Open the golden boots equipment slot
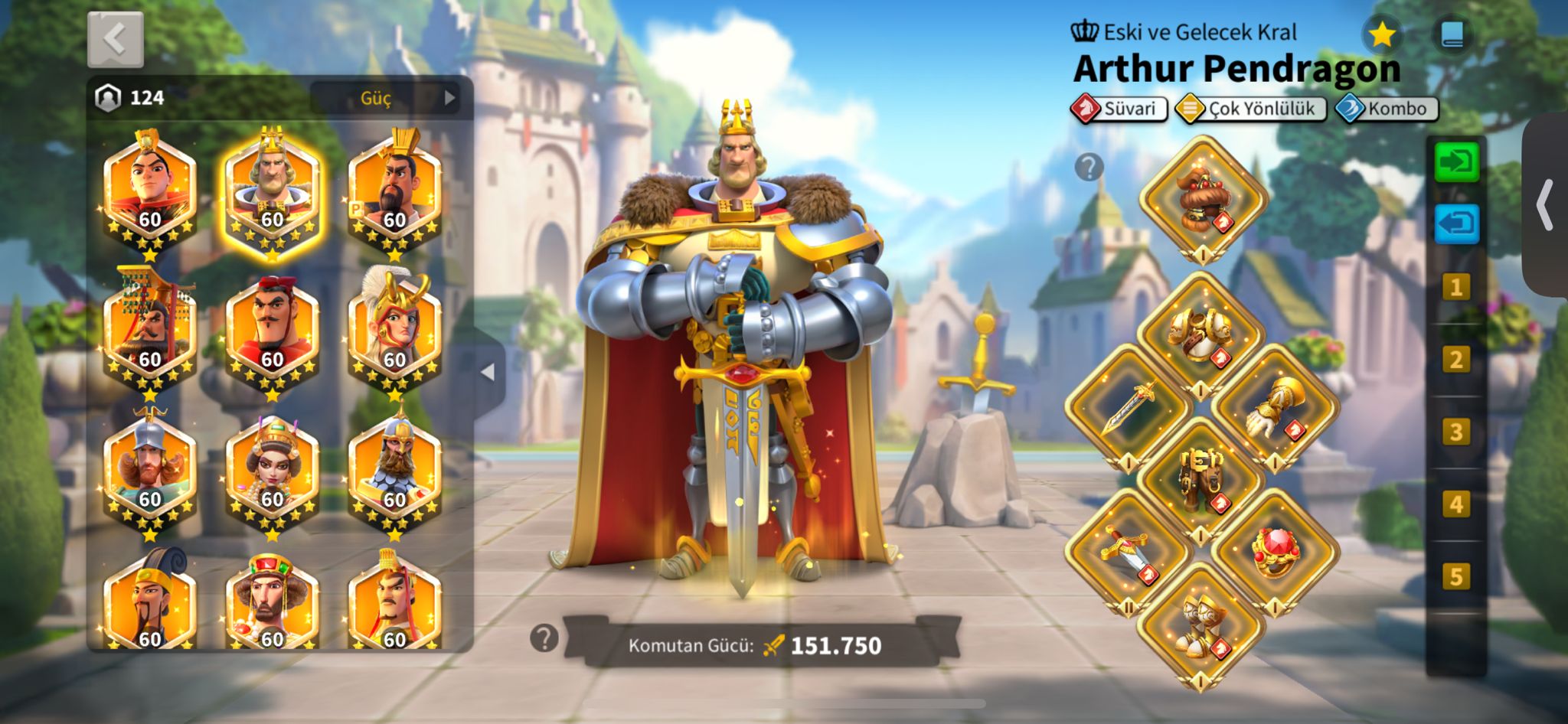This screenshot has width=1568, height=724. [x=1200, y=624]
